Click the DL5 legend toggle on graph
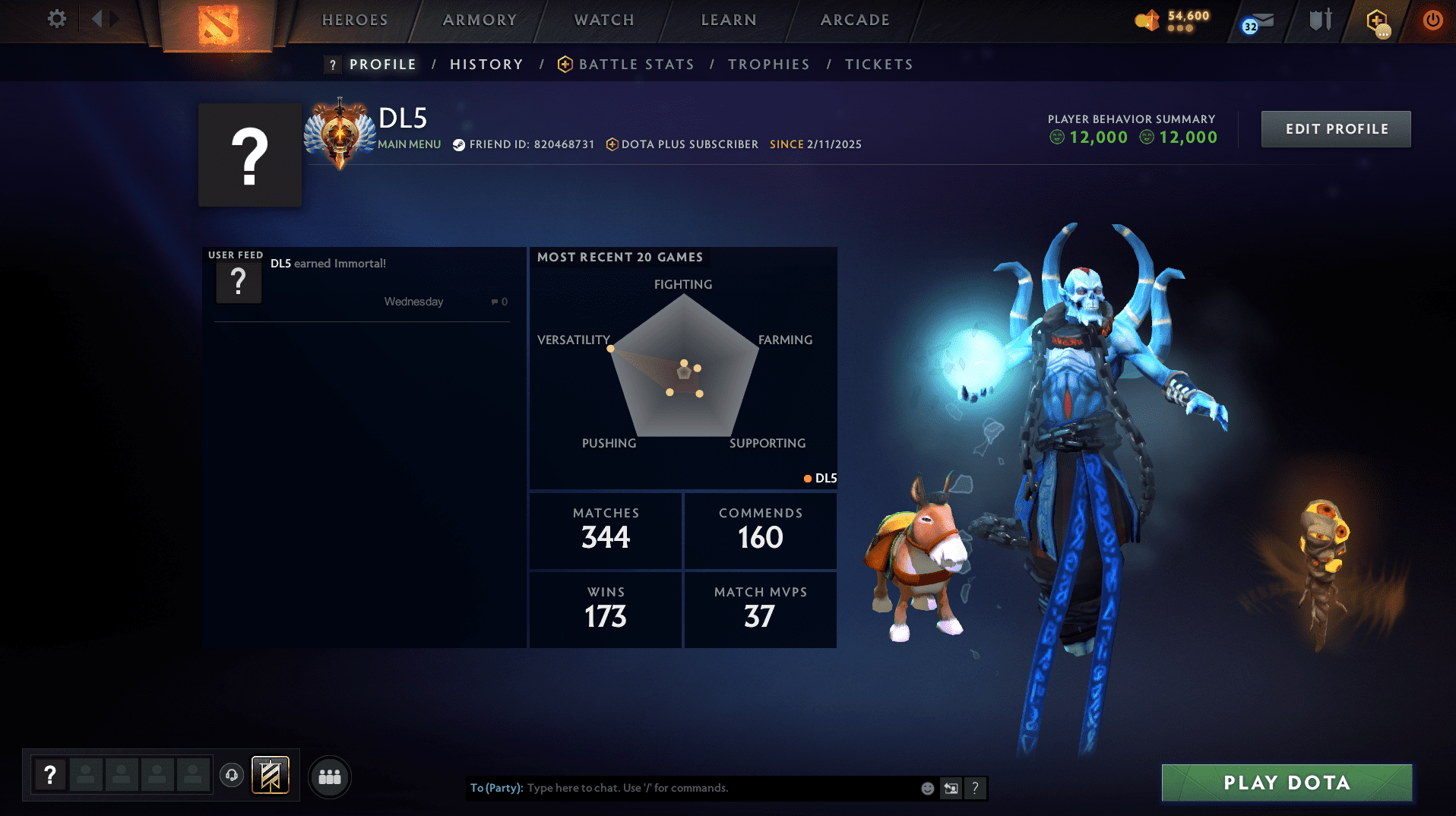 pyautogui.click(x=821, y=479)
